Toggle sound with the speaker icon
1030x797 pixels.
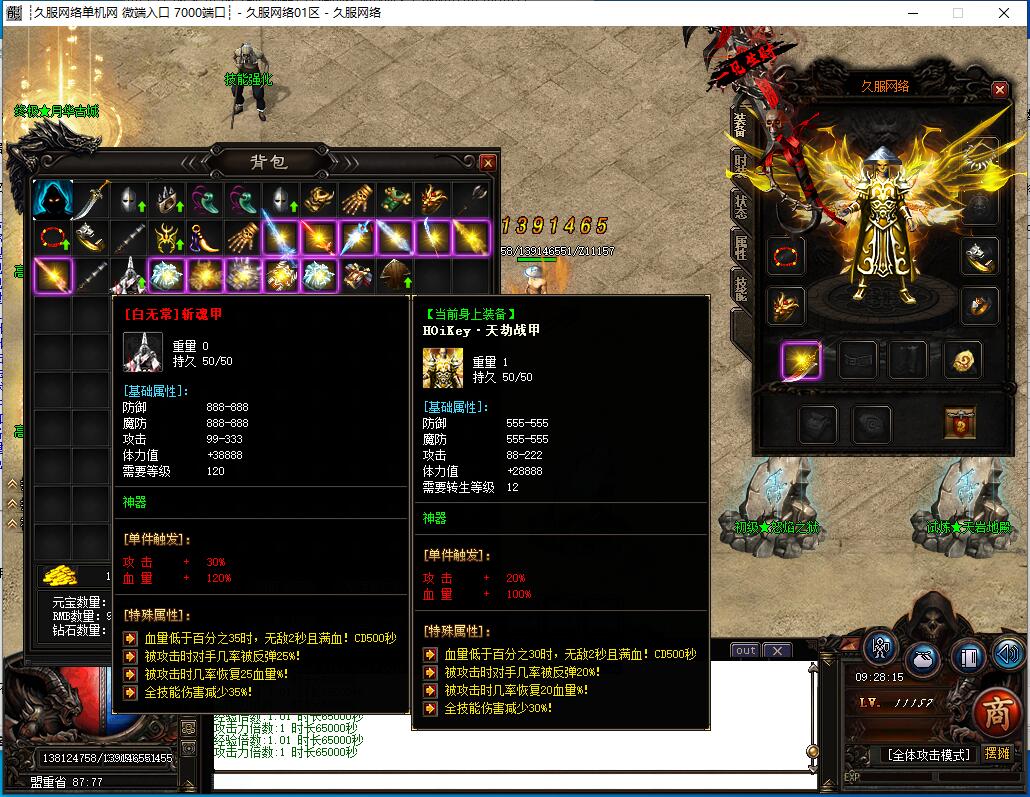tap(1009, 656)
